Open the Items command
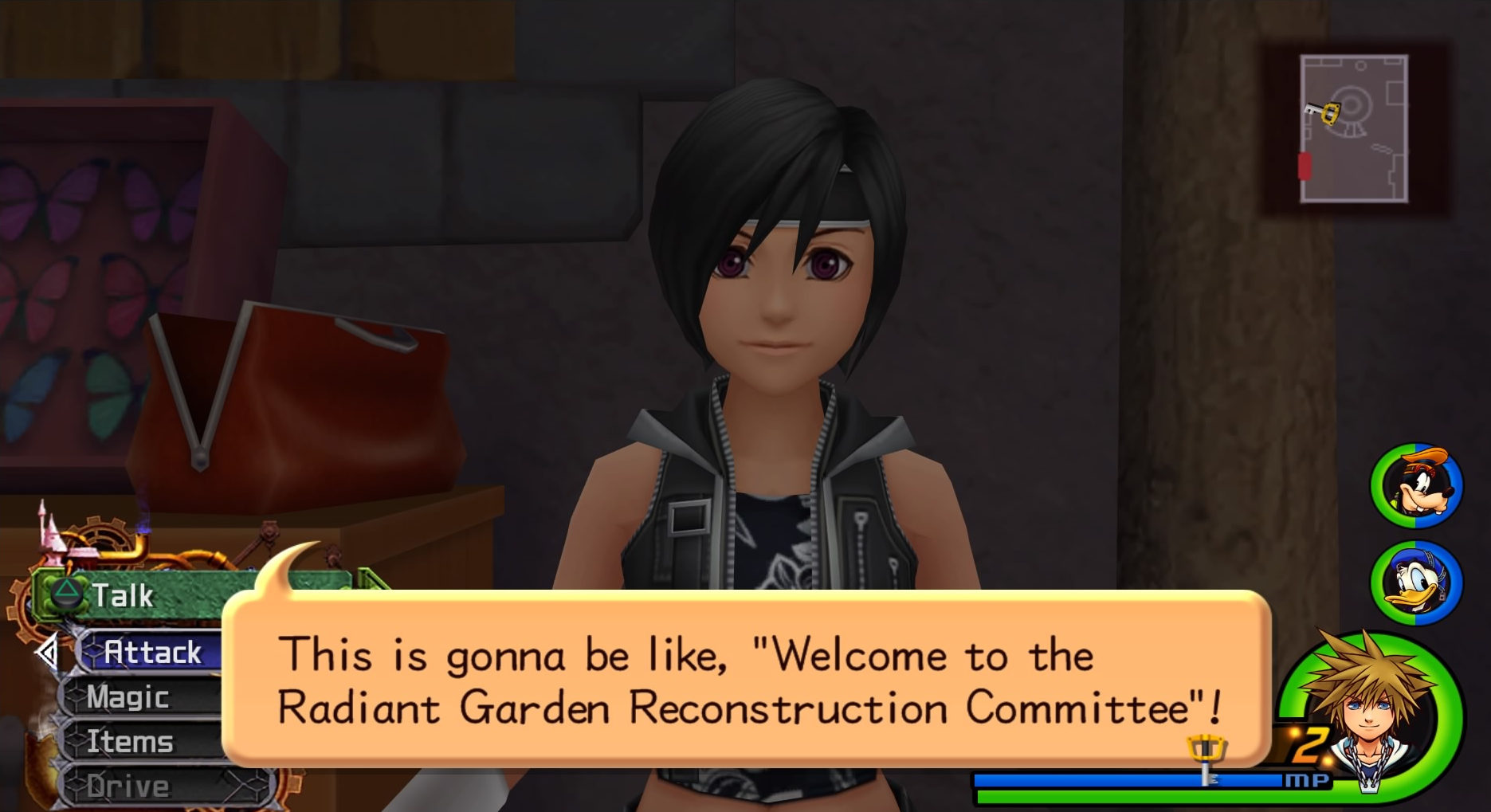Image resolution: width=1491 pixels, height=812 pixels. tap(131, 742)
